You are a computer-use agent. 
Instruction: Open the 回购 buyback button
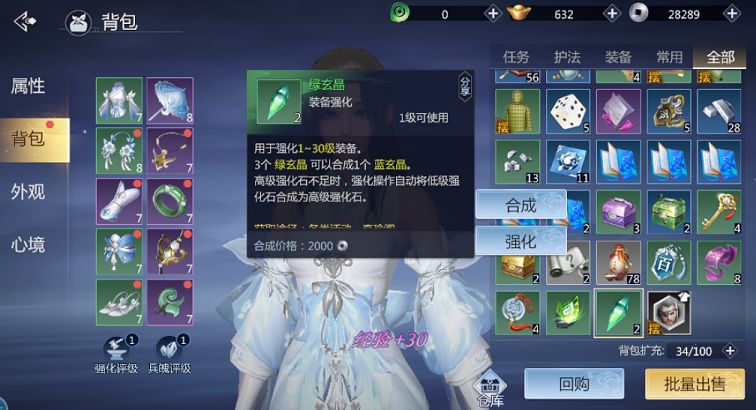click(573, 383)
